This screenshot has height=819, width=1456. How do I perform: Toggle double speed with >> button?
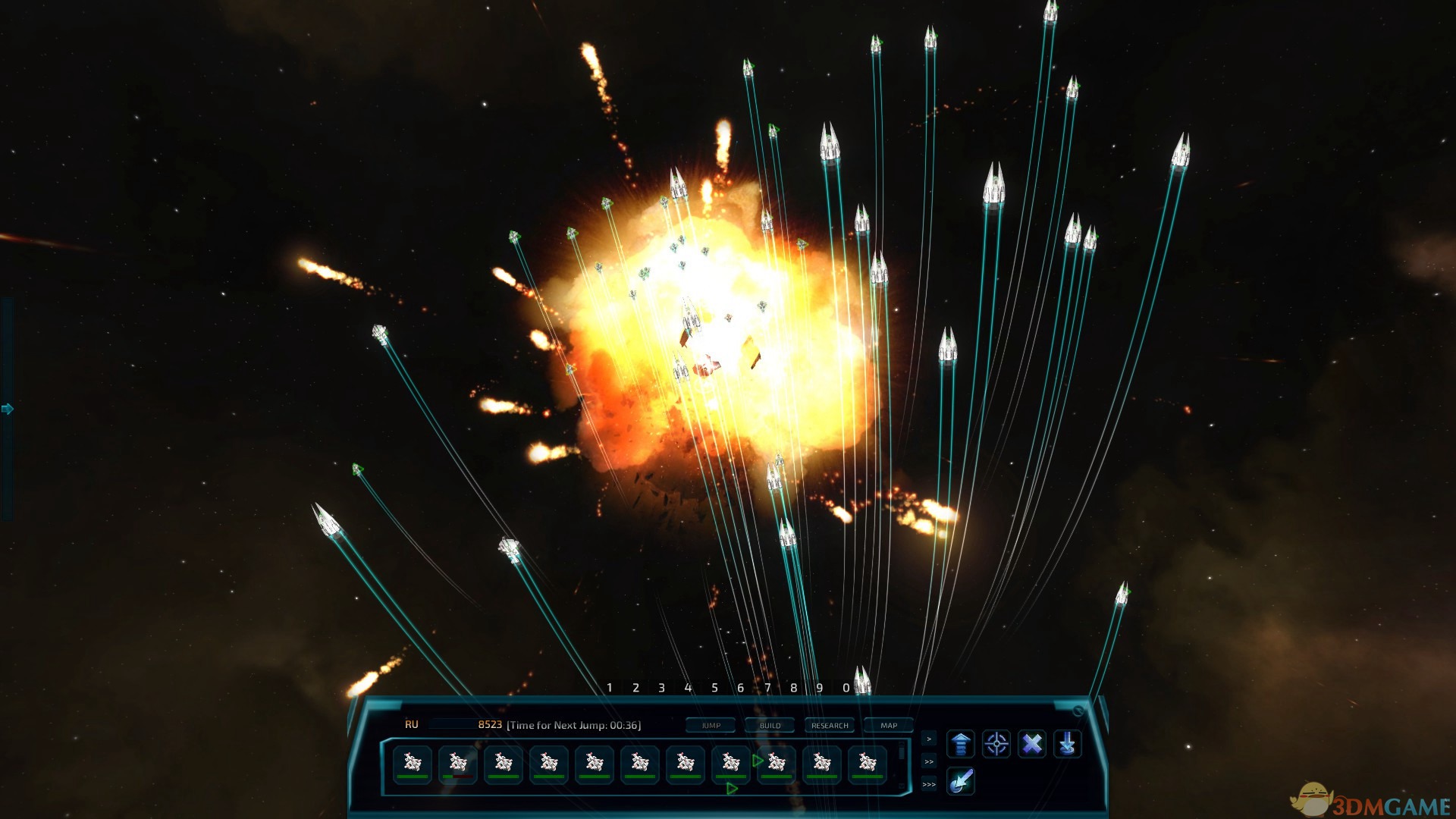point(929,763)
